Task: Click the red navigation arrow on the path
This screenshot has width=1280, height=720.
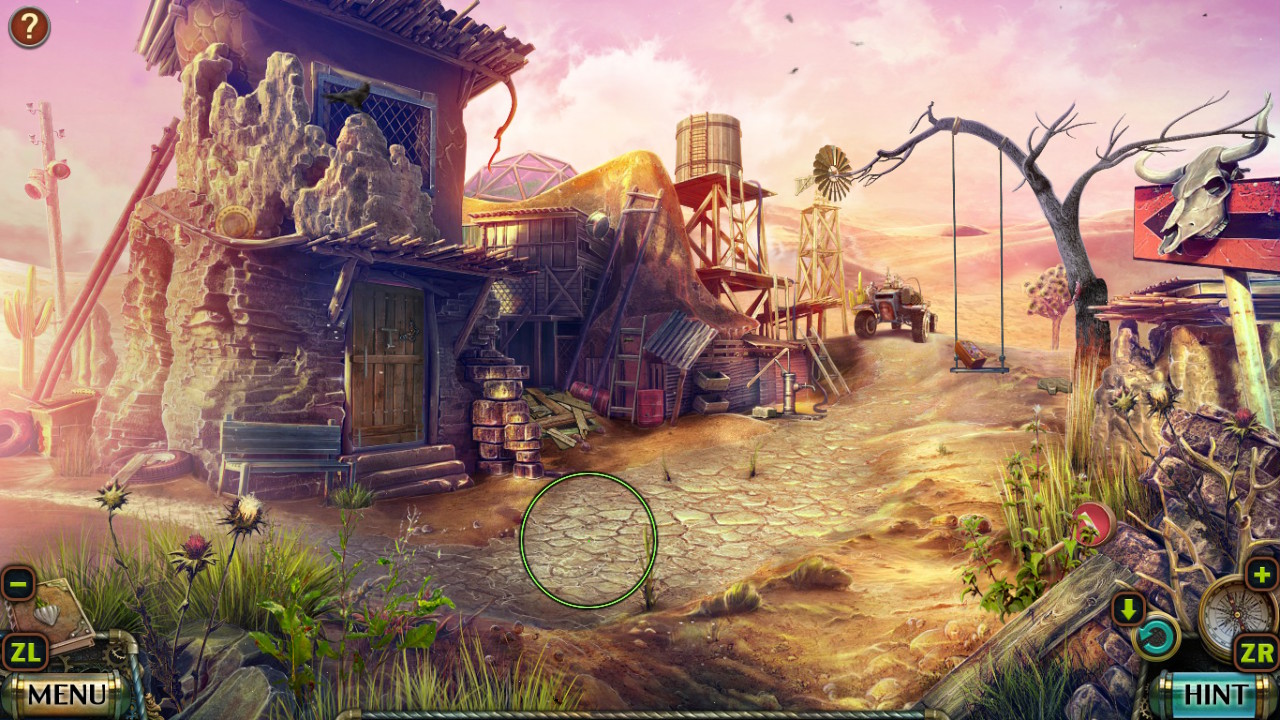Action: pyautogui.click(x=1092, y=521)
